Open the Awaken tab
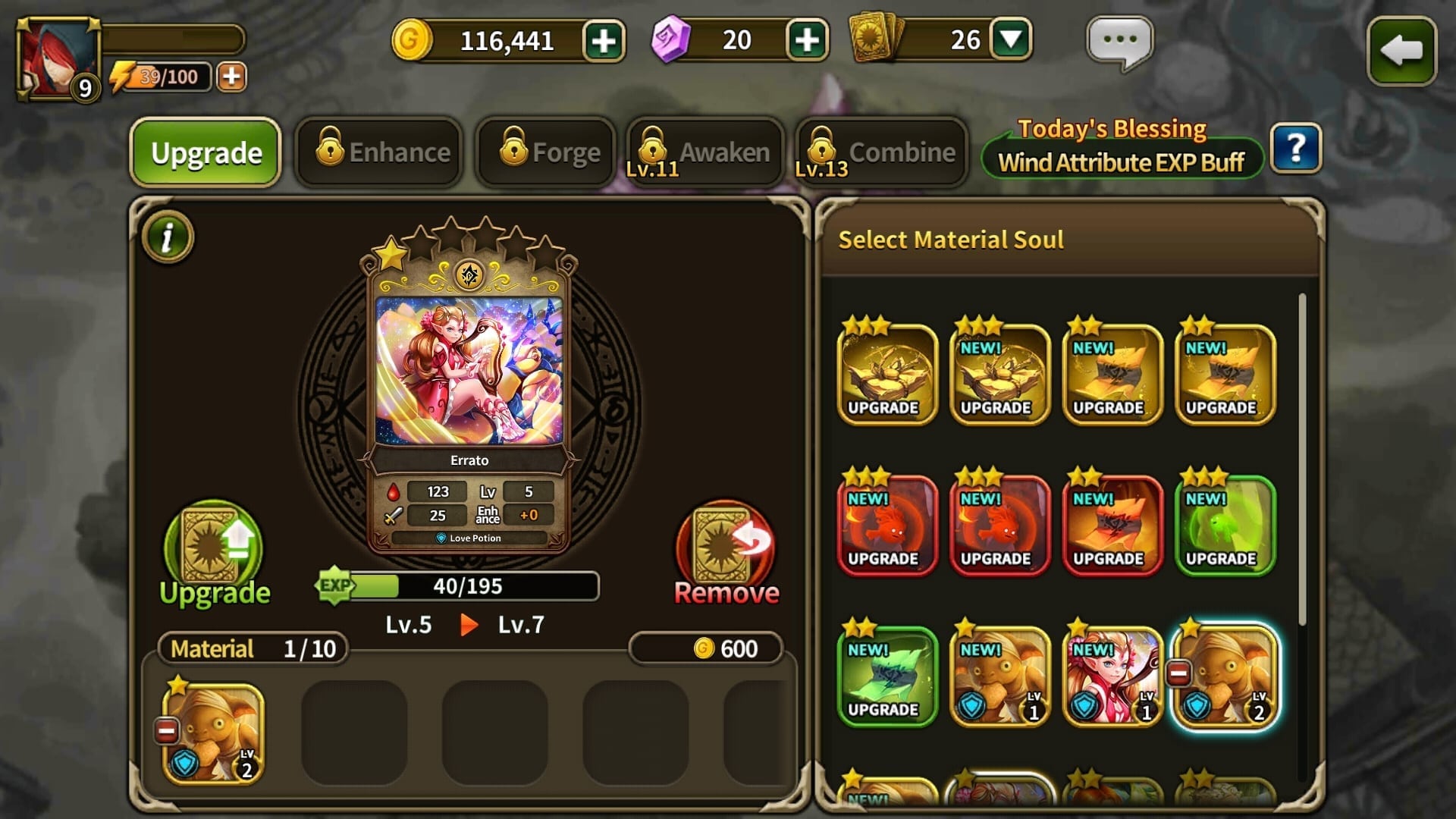The width and height of the screenshot is (1456, 819). coord(705,152)
